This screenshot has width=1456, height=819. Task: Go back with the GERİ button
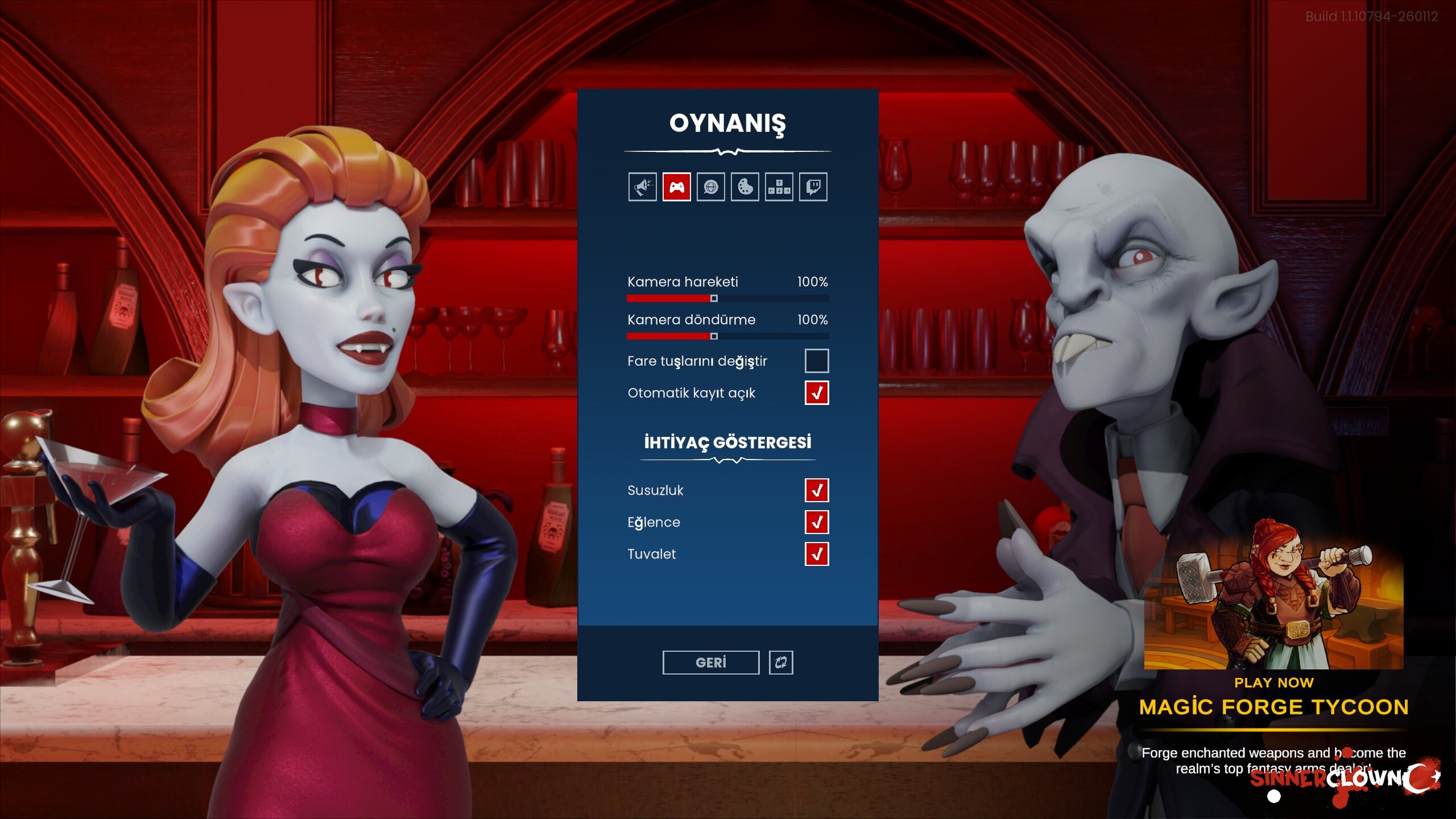tap(711, 663)
